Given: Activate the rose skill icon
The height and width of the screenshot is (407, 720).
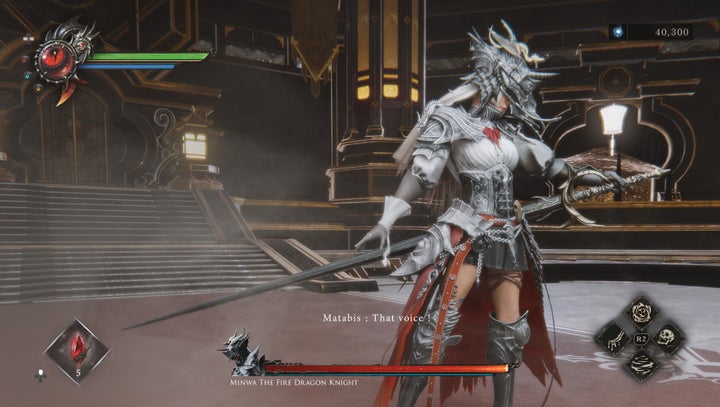Looking at the screenshot, I should (639, 312).
